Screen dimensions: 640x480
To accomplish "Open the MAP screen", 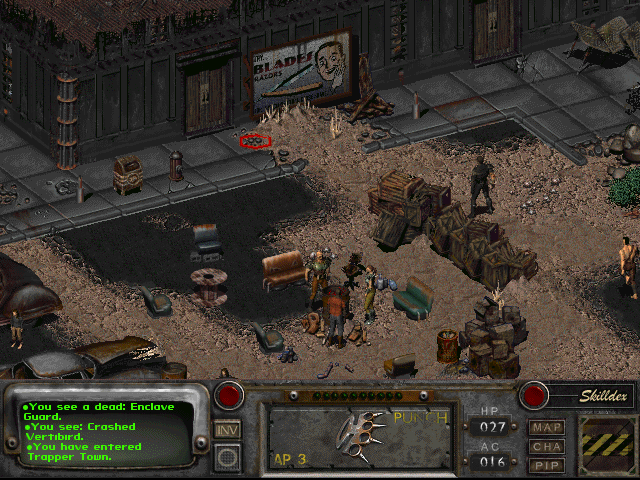I will tap(546, 427).
